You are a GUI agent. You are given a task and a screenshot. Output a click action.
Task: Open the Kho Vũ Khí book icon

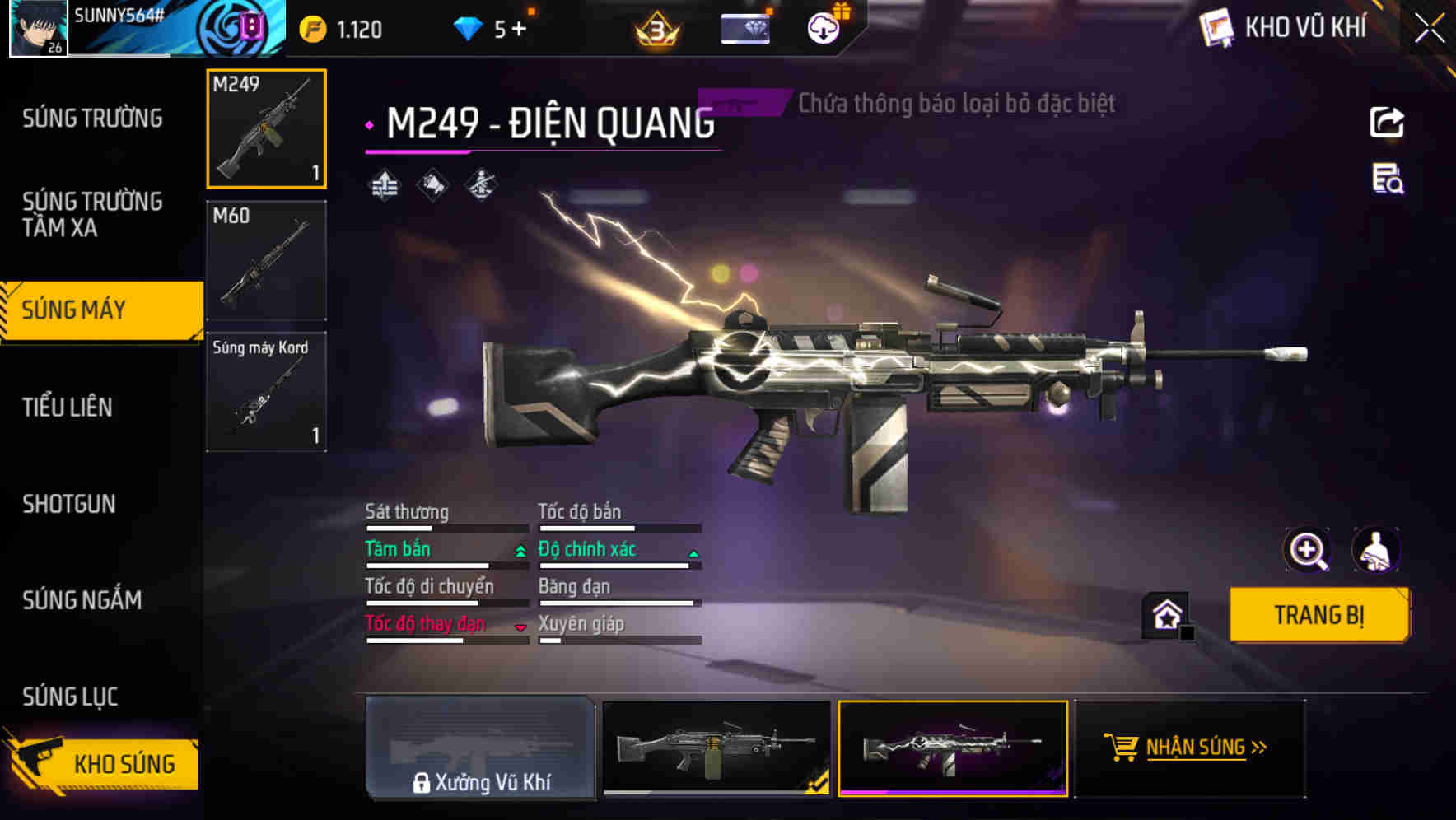1215,26
